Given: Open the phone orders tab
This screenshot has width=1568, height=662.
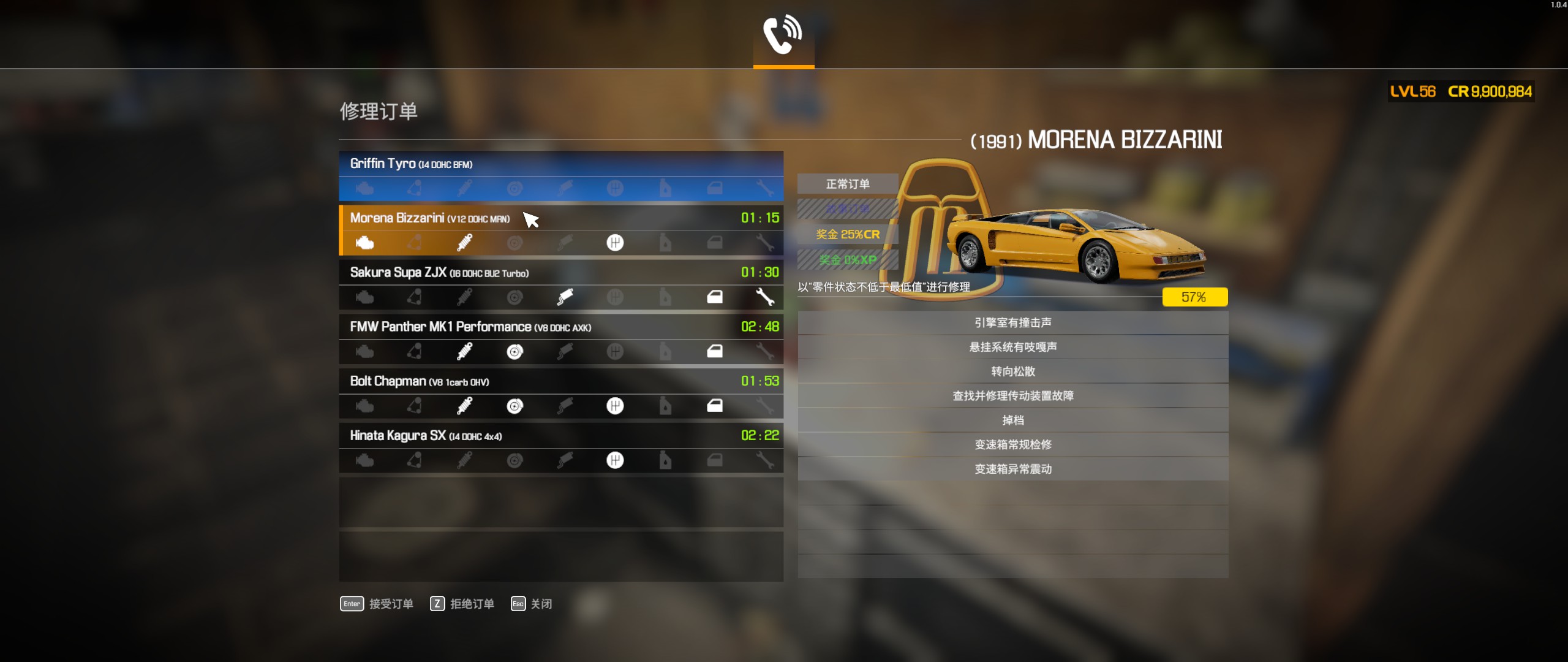Looking at the screenshot, I should click(x=783, y=34).
